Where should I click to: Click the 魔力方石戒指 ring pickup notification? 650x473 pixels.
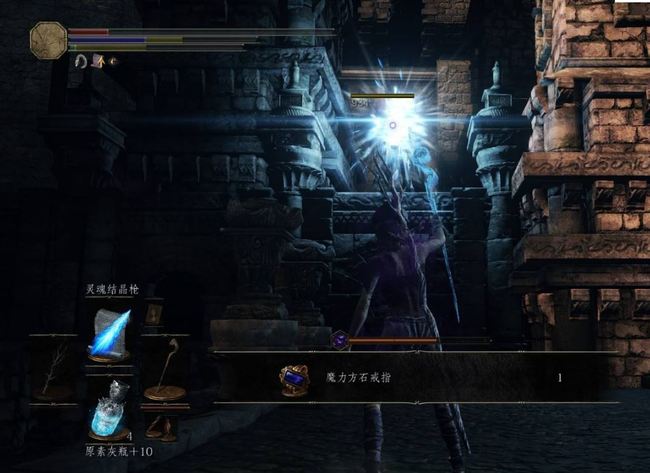point(410,378)
